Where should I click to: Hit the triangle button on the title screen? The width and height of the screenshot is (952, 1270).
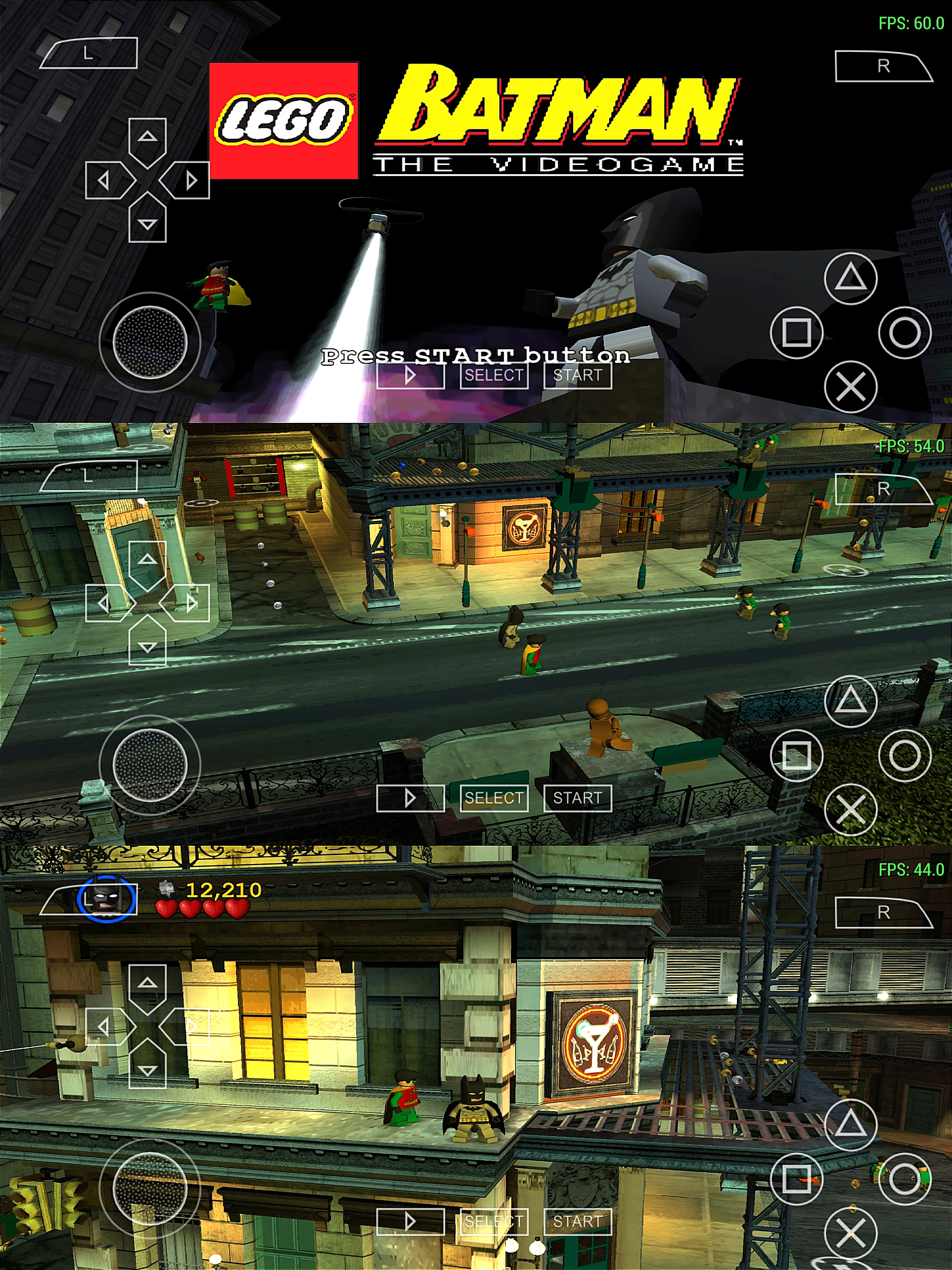click(851, 278)
